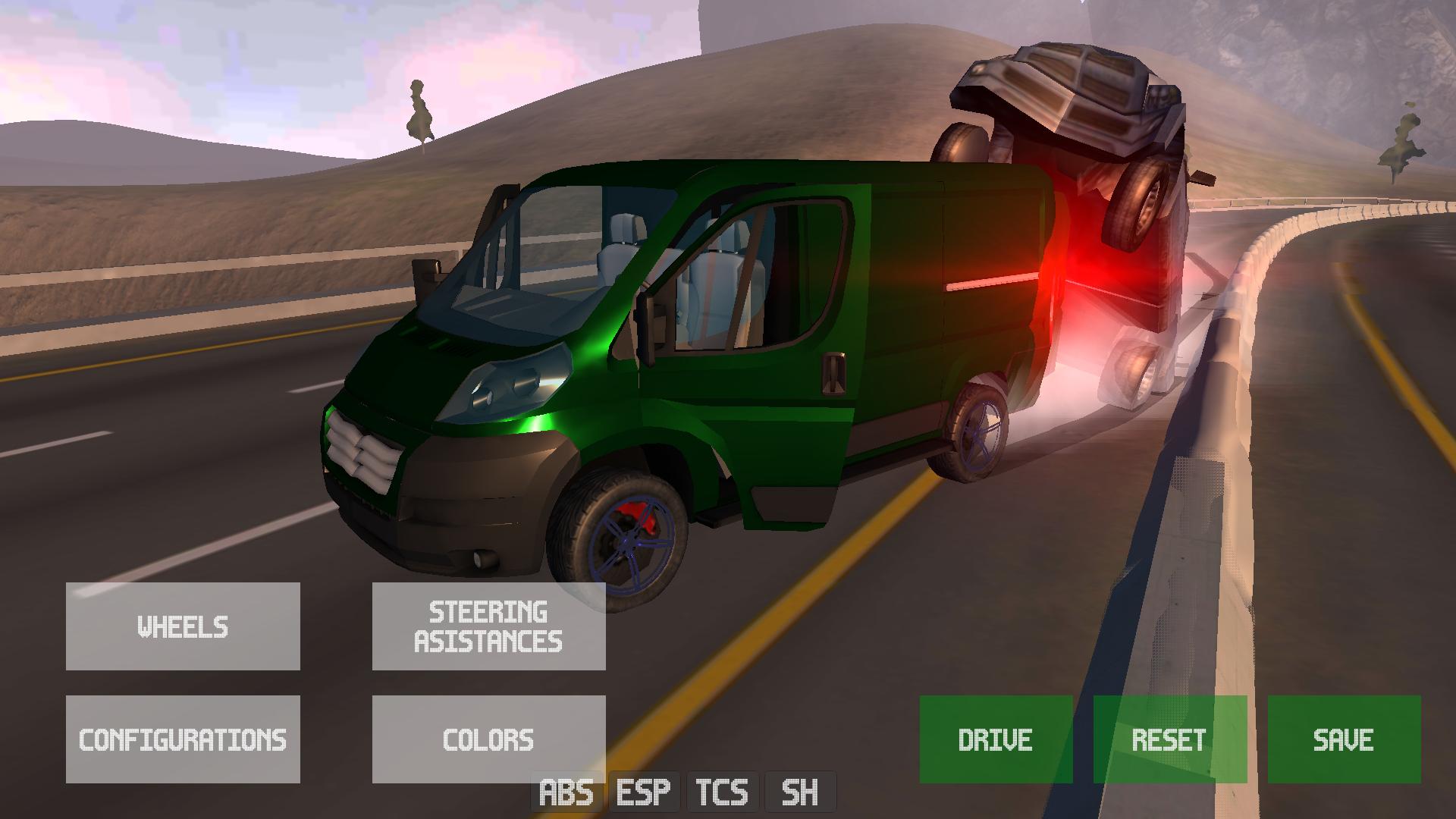Toggle the SH indicator
The width and height of the screenshot is (1456, 819).
tap(800, 793)
